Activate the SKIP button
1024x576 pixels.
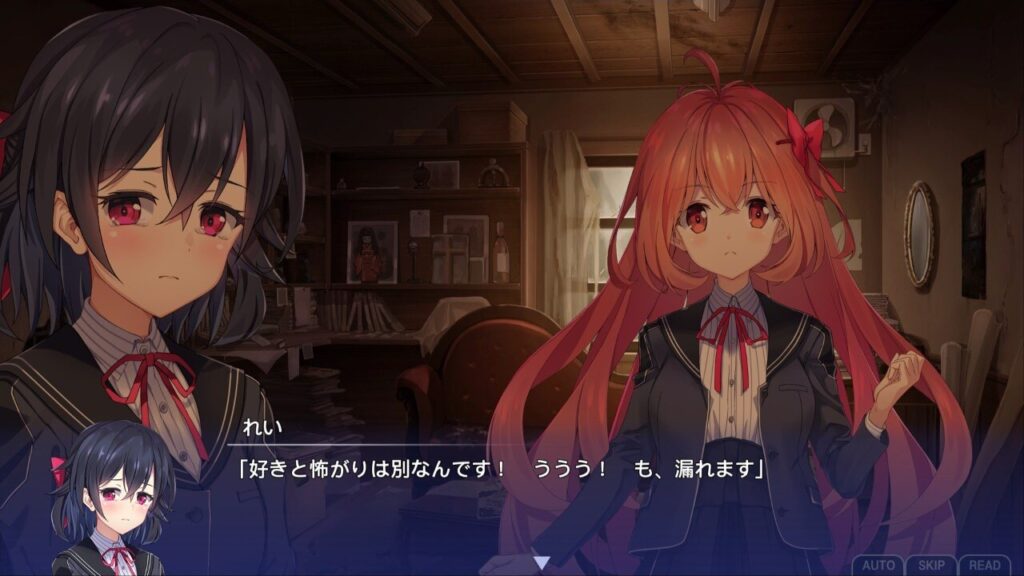(x=931, y=565)
